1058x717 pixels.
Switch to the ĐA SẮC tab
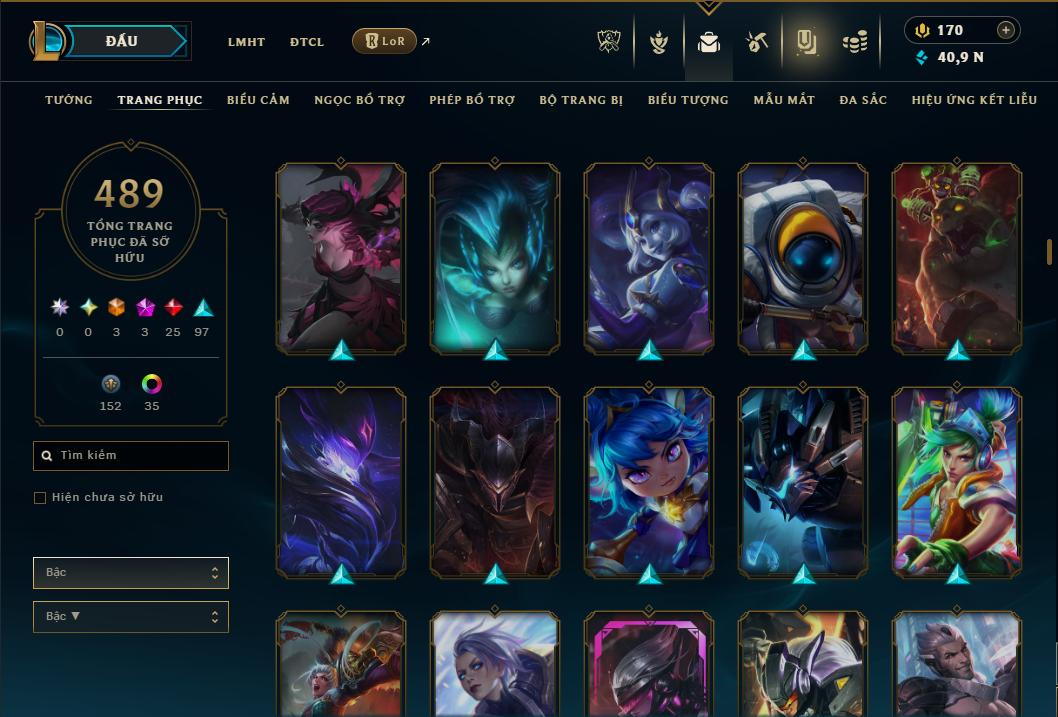(x=863, y=100)
